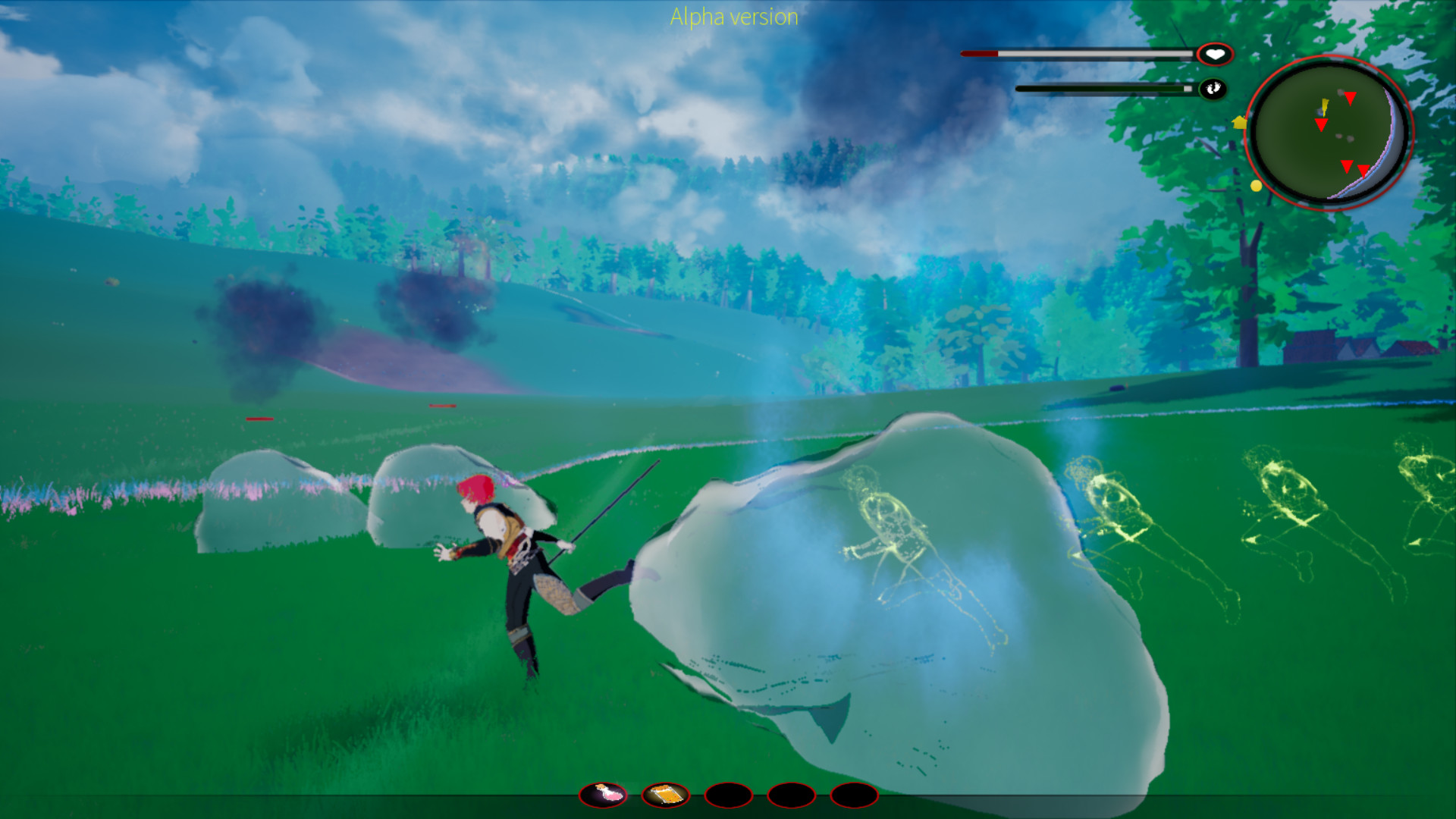Click the yellow house marker beside the minimap
The height and width of the screenshot is (819, 1456).
coord(1240,121)
